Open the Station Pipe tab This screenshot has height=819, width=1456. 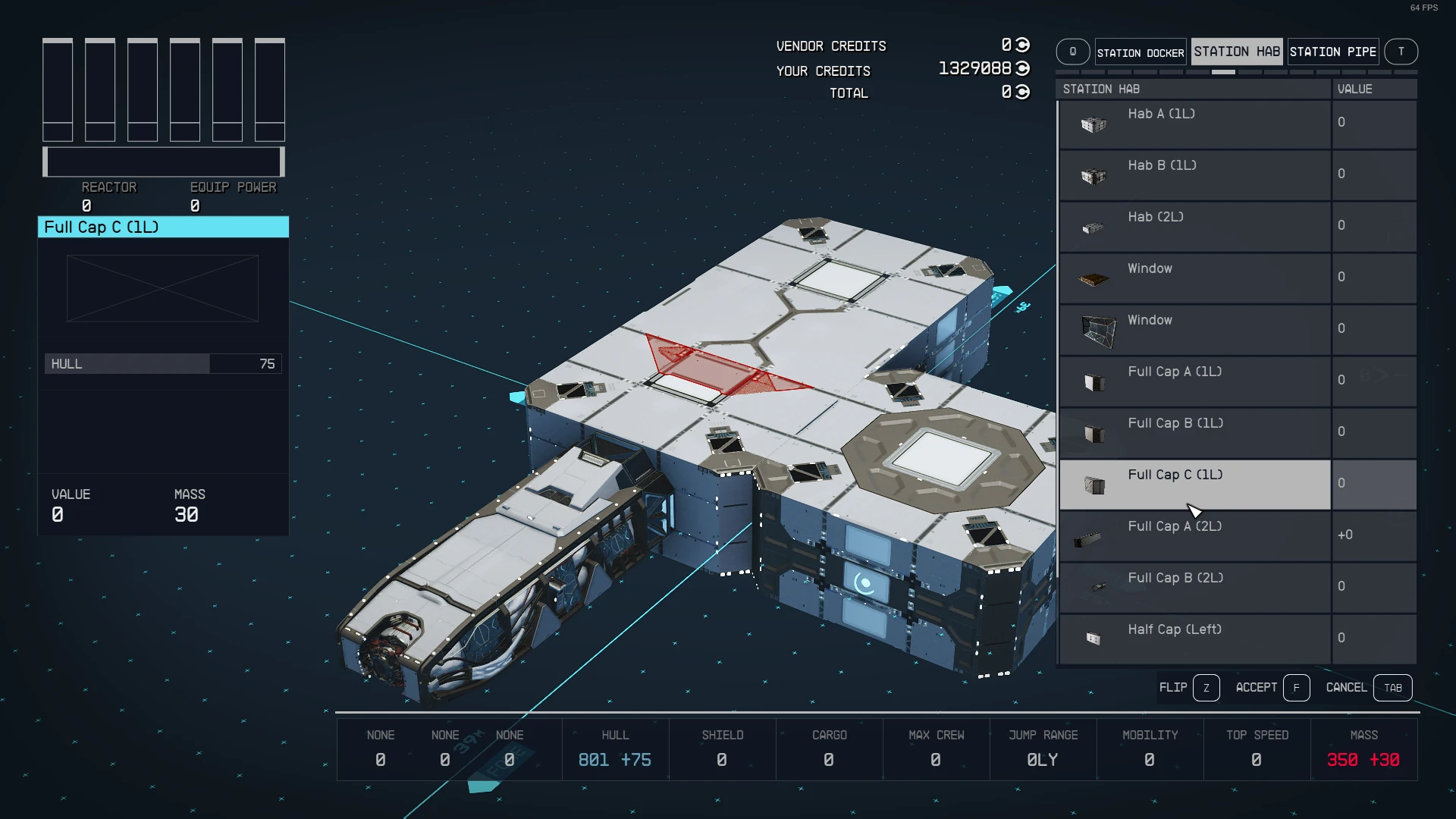tap(1332, 52)
